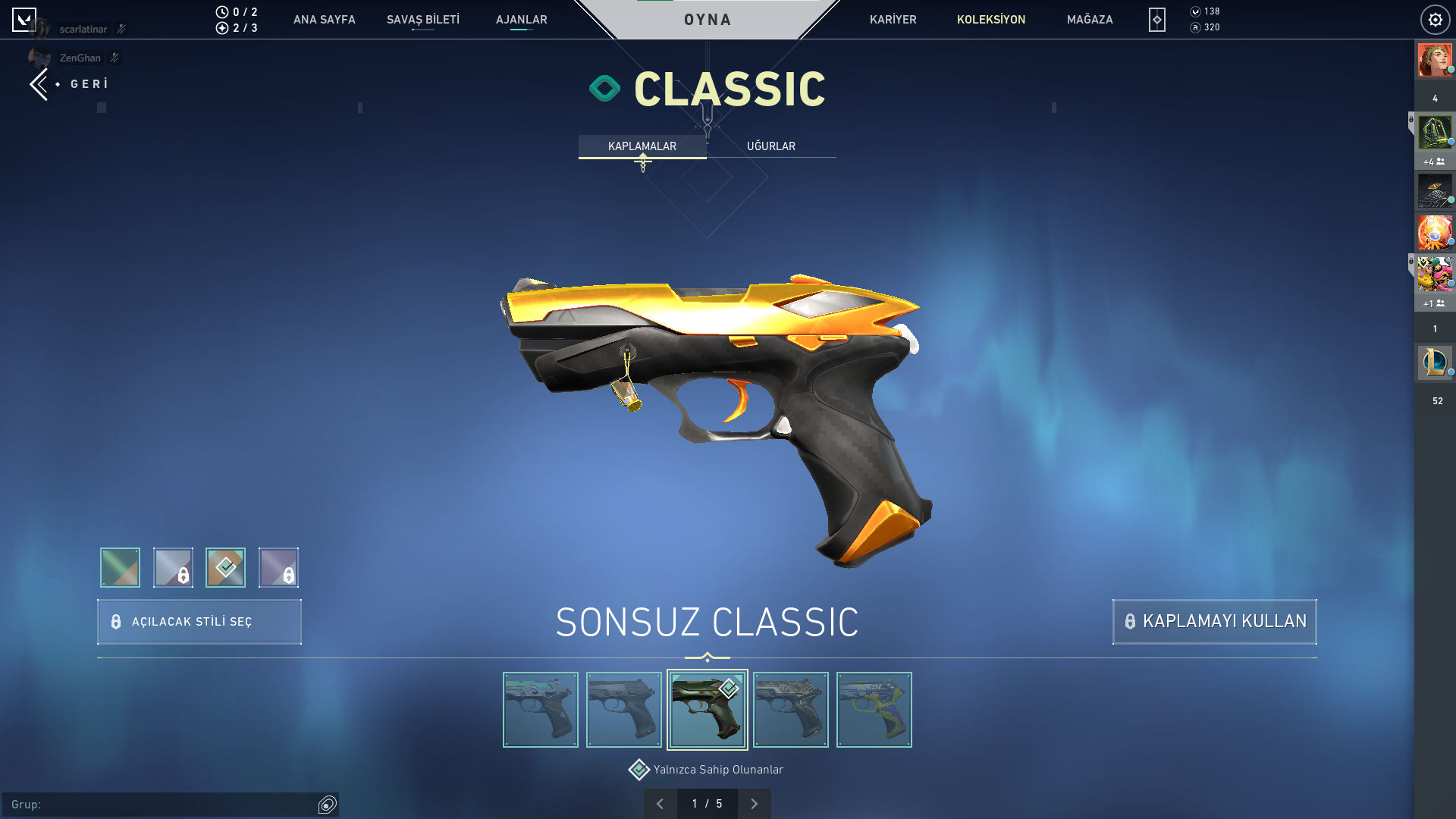The height and width of the screenshot is (819, 1456).
Task: Open the KARİYER page
Action: coord(893,20)
